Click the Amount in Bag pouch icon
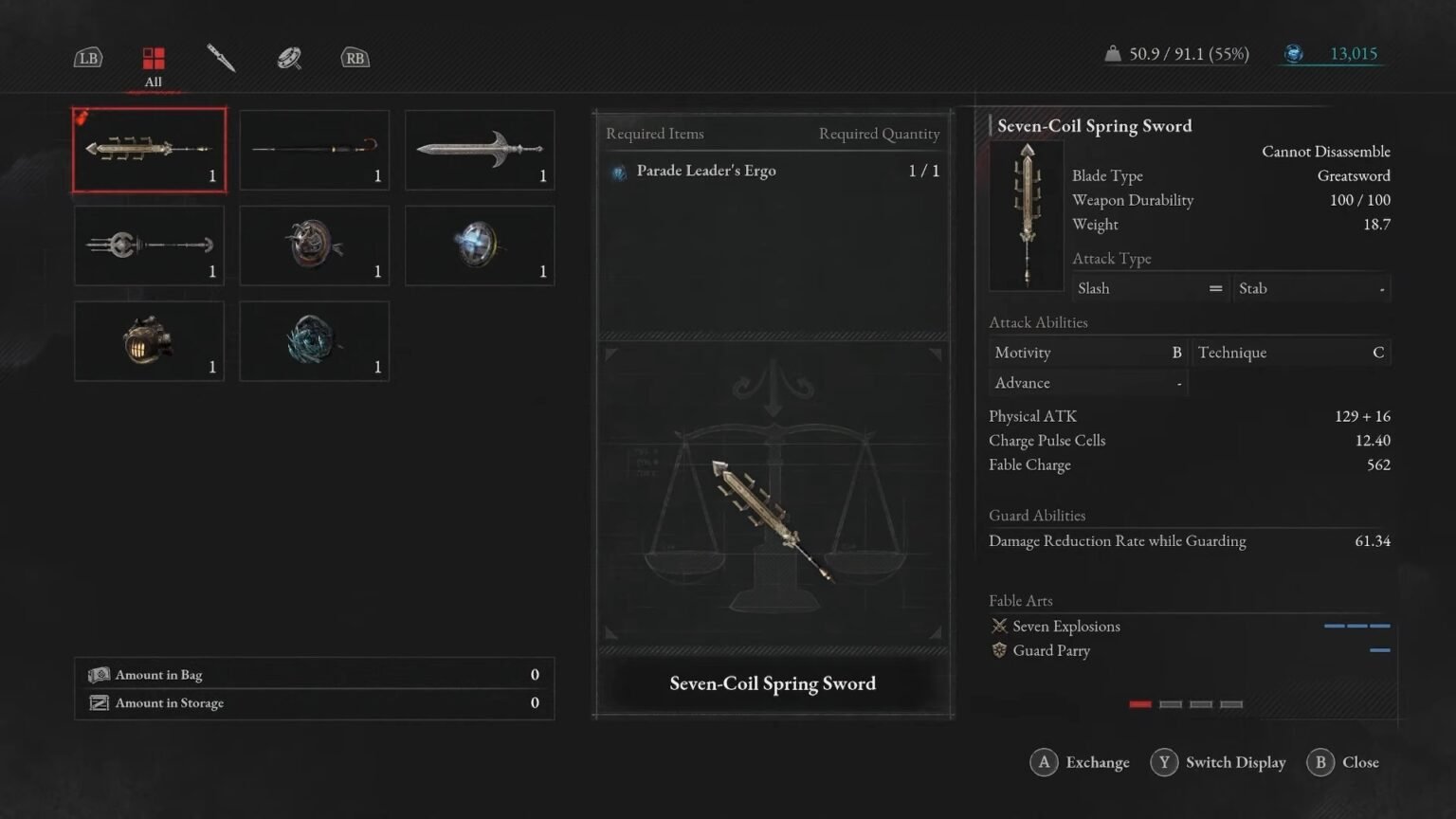This screenshot has height=819, width=1456. [x=99, y=674]
